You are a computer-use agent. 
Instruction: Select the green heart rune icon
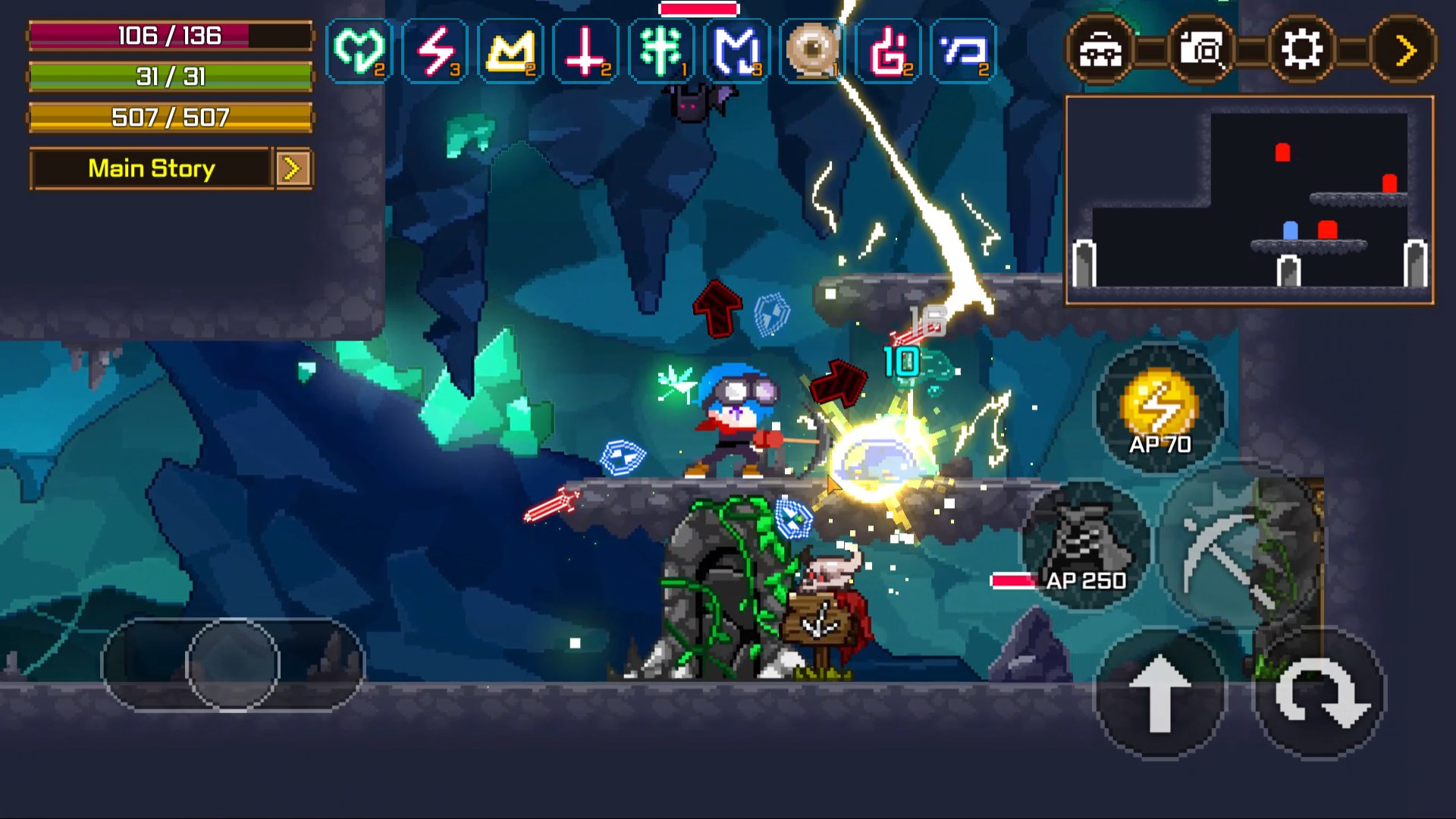click(x=359, y=51)
